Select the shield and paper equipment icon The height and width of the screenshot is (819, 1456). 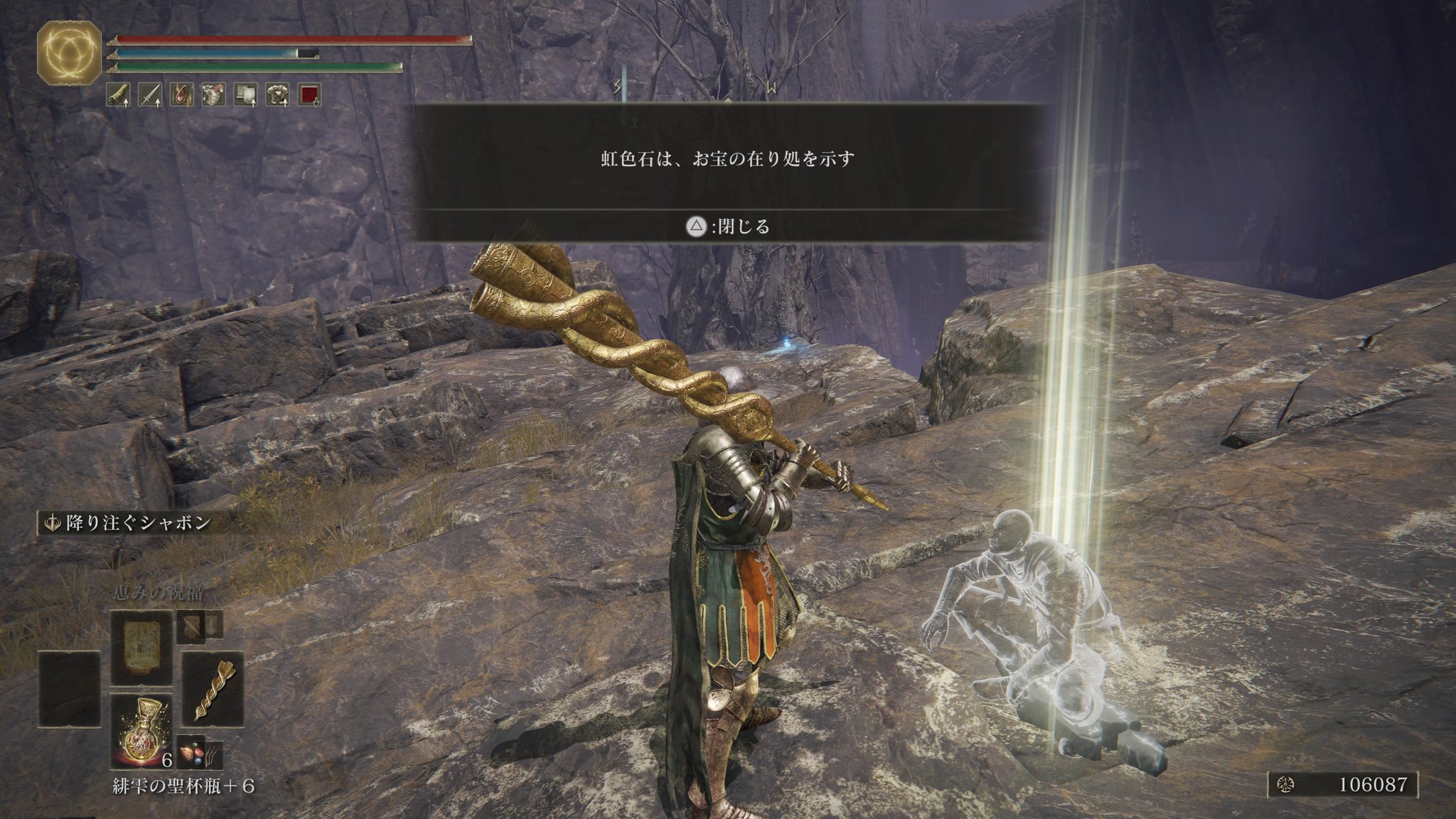(247, 95)
